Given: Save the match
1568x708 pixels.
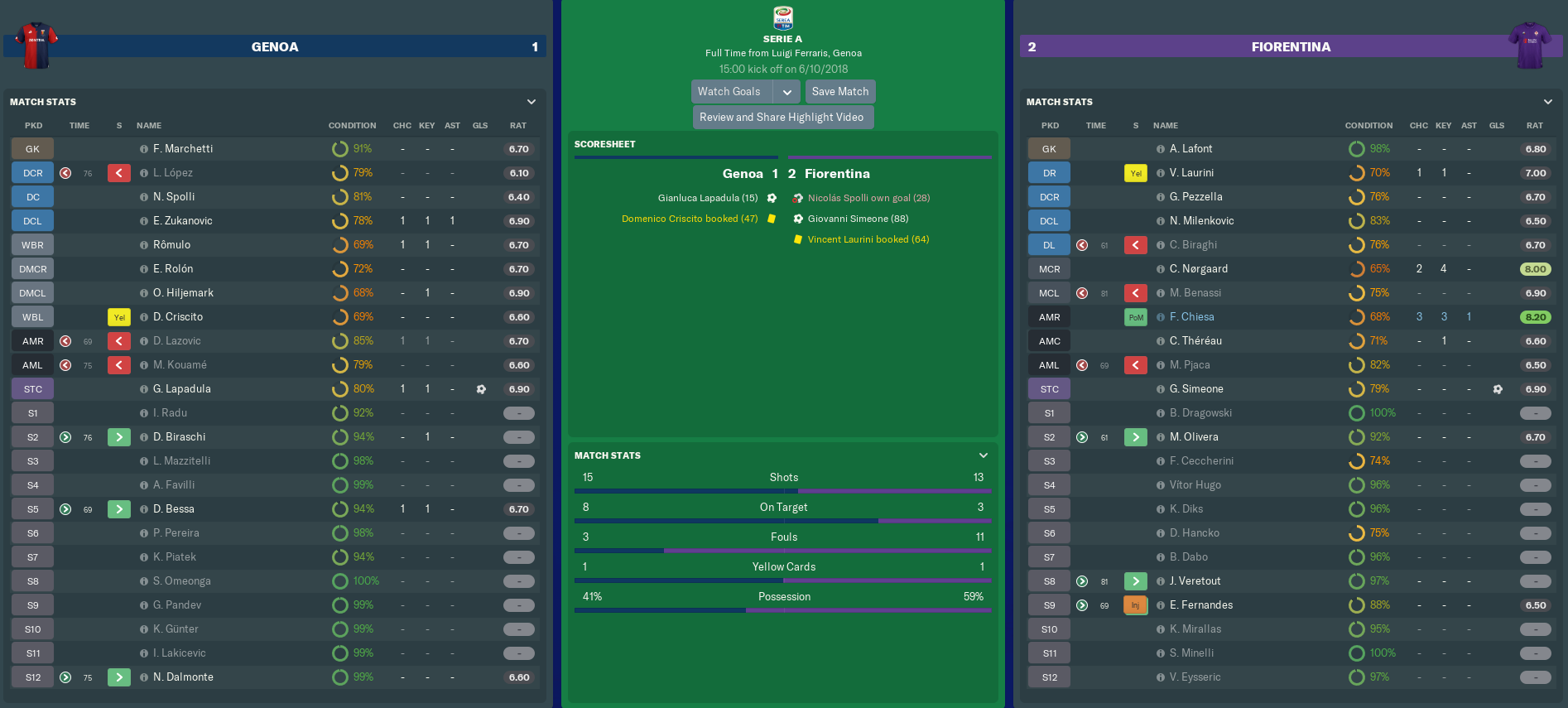Looking at the screenshot, I should pyautogui.click(x=839, y=92).
